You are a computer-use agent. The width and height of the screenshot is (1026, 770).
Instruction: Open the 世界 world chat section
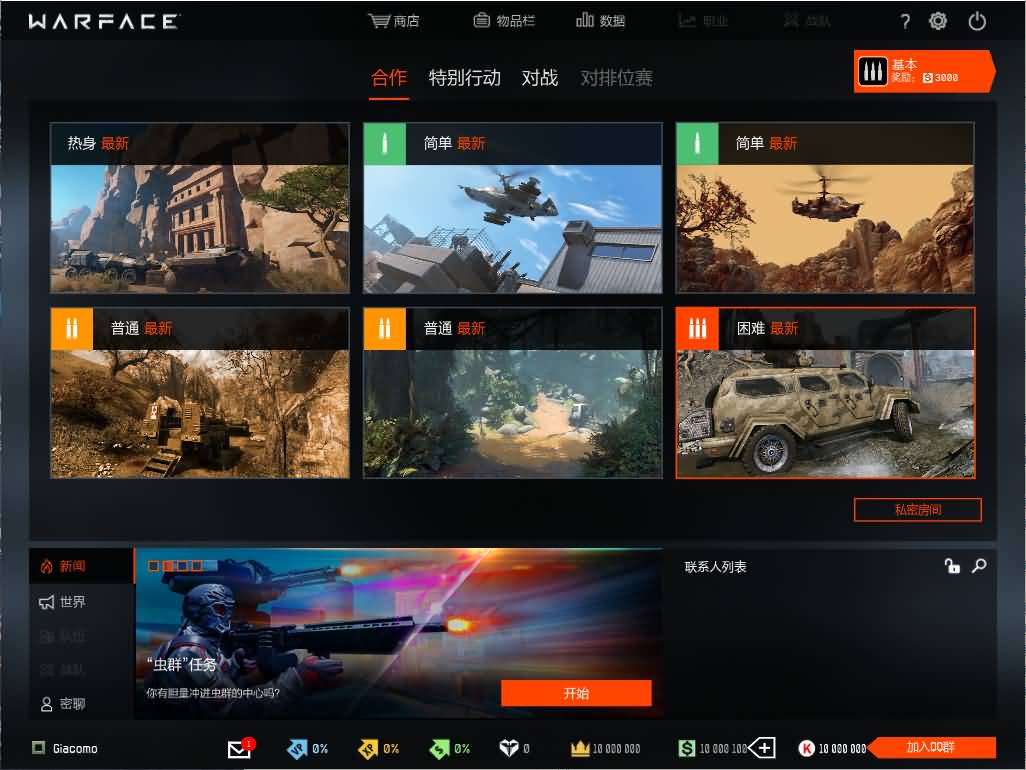tap(72, 602)
